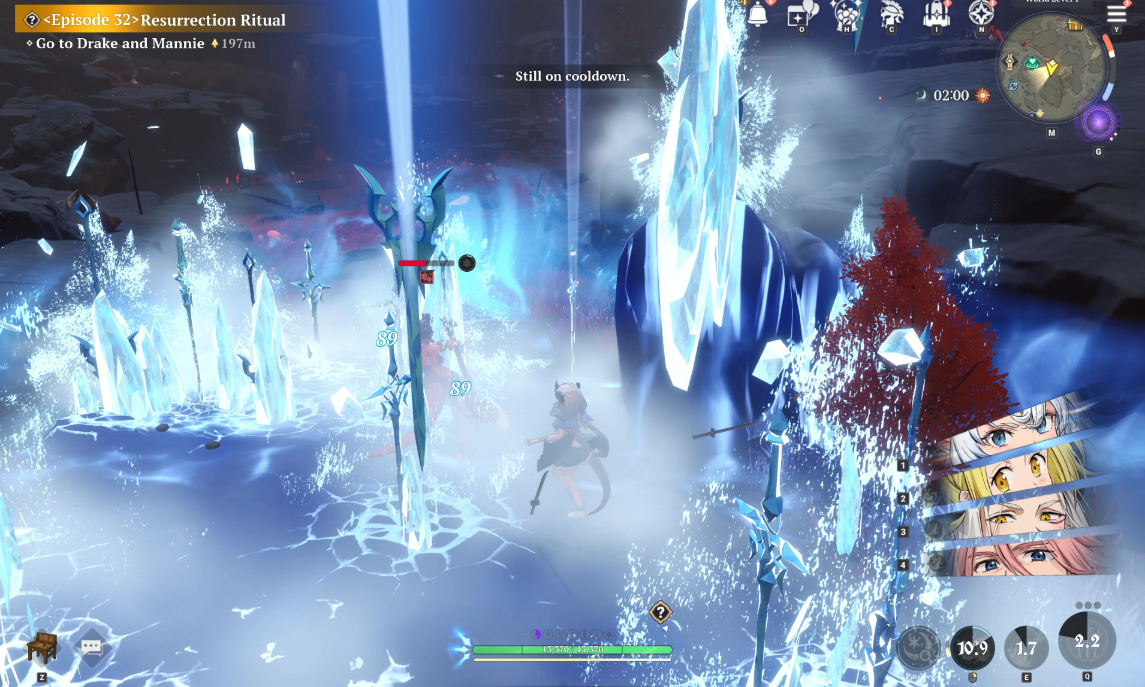Open the notification bell
This screenshot has width=1145, height=687.
(757, 13)
